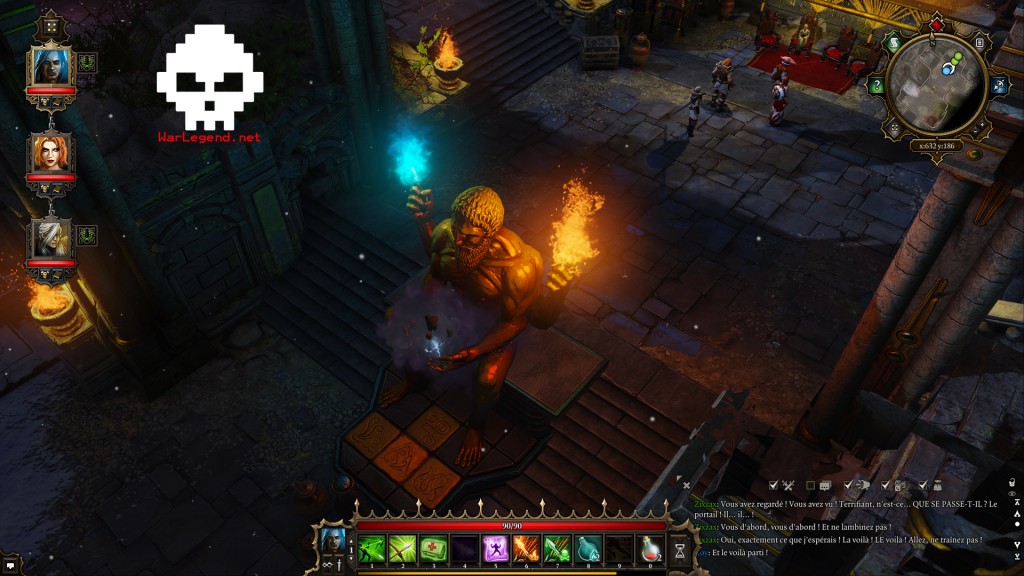
Task: Click the blue arrows icon beside the minimap
Action: (999, 86)
